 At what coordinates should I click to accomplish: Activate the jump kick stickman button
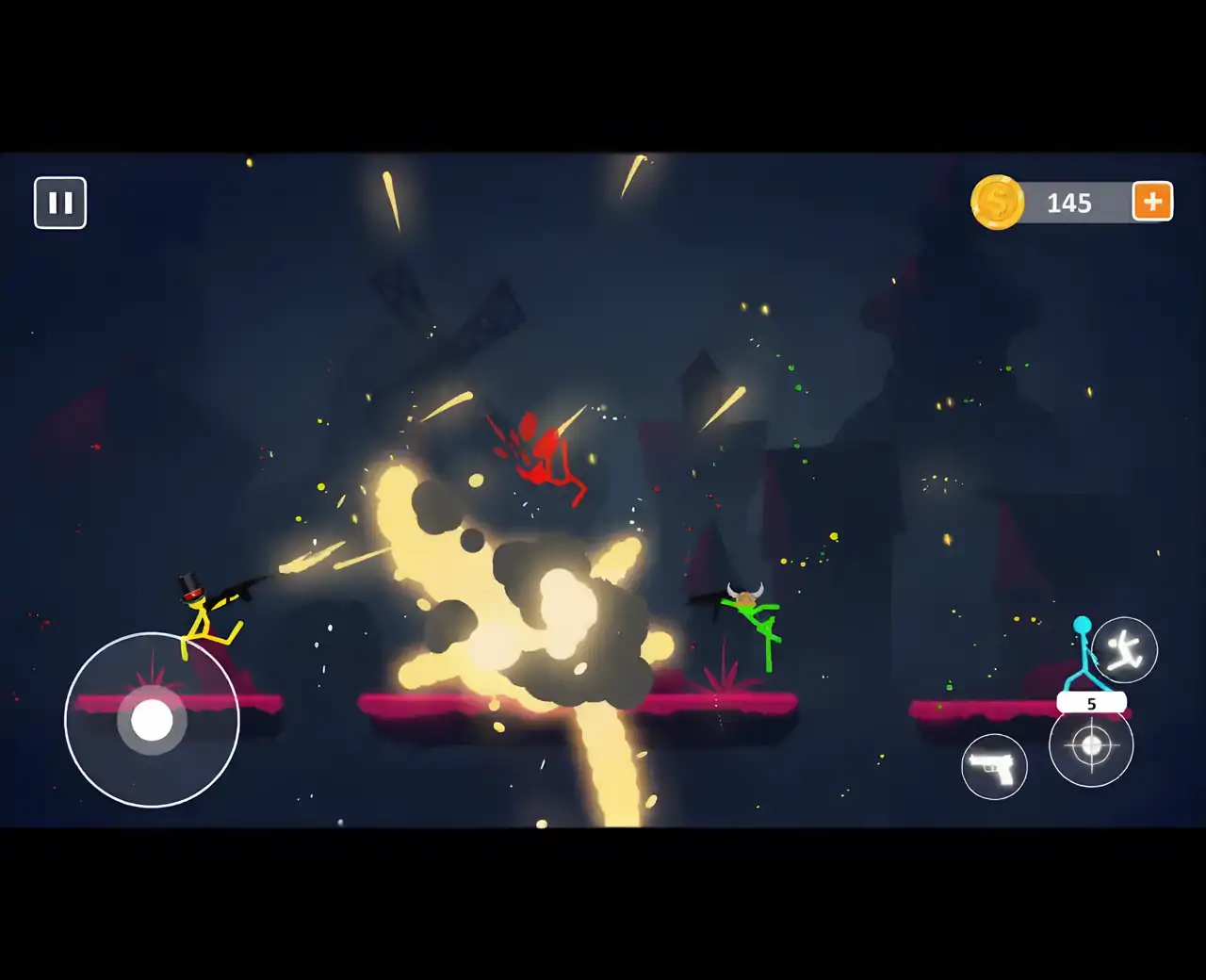pyautogui.click(x=1124, y=650)
